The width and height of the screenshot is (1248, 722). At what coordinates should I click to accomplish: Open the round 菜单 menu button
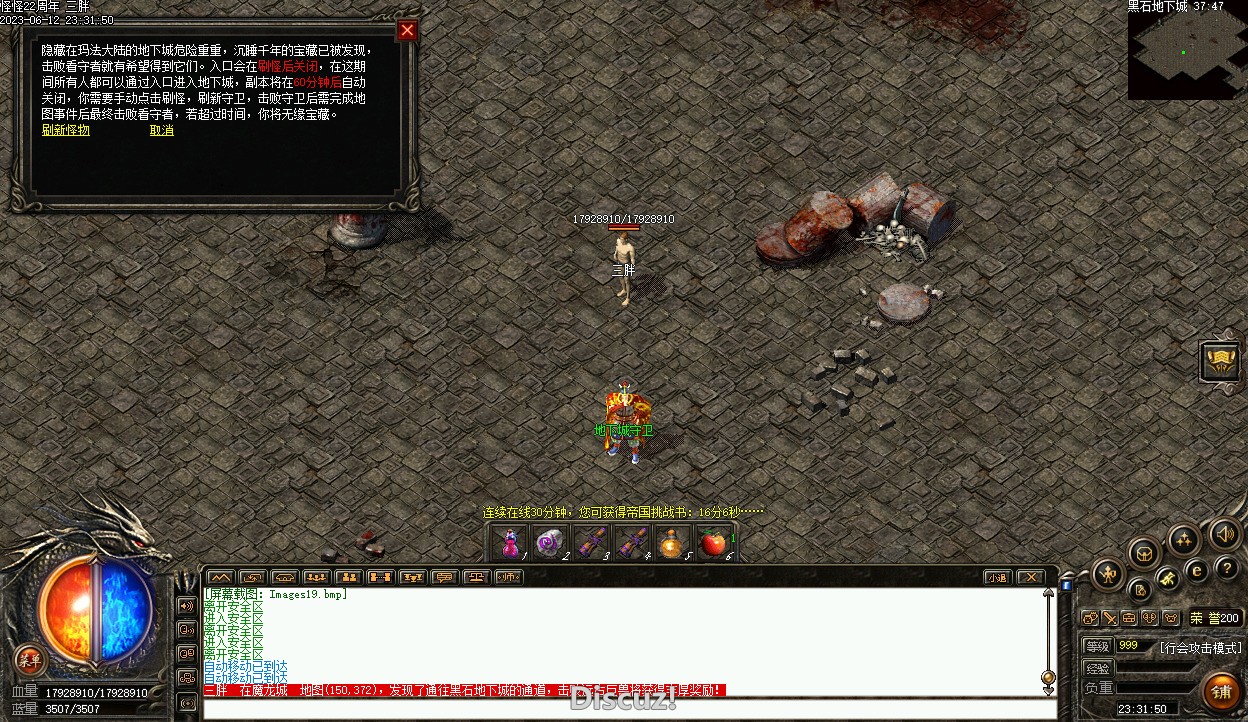click(x=30, y=659)
